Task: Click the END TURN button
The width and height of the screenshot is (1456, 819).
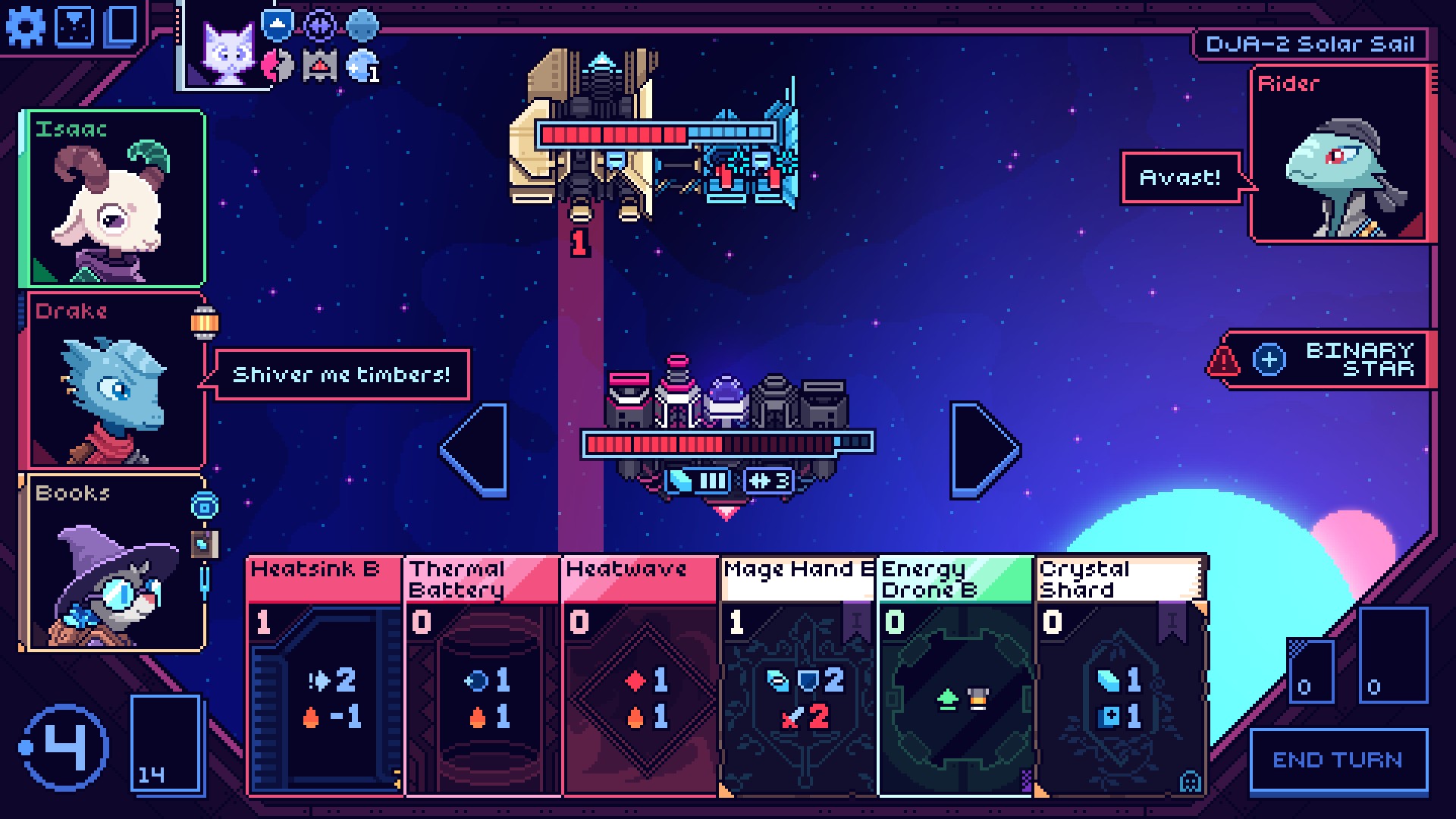Action: click(x=1338, y=761)
